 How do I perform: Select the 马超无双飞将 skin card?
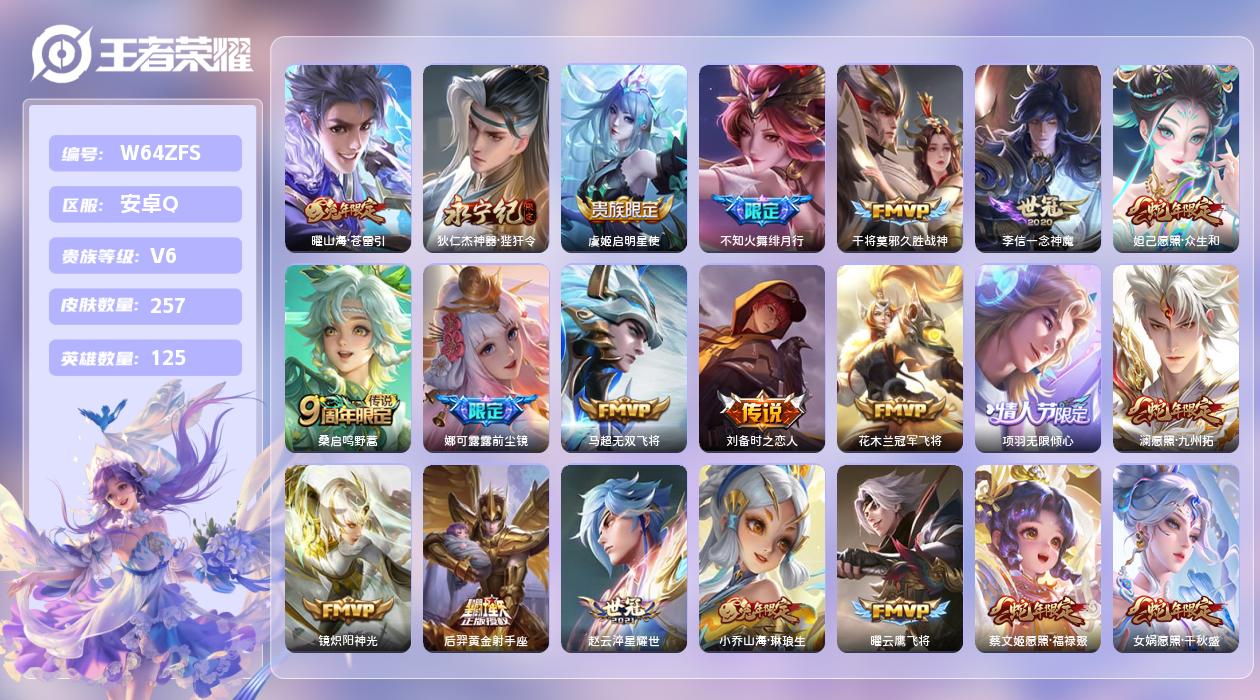click(624, 358)
